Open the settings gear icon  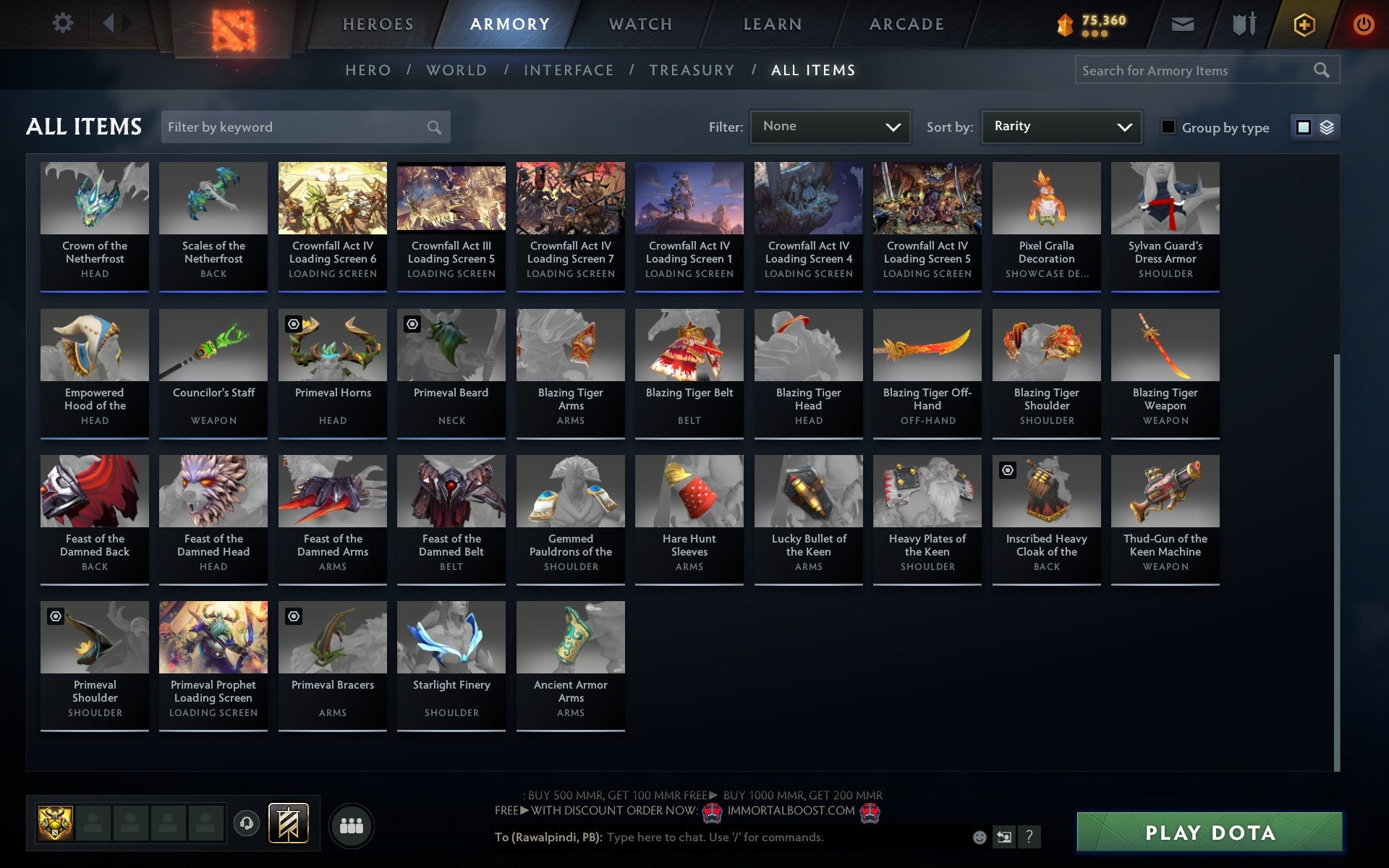[64, 23]
